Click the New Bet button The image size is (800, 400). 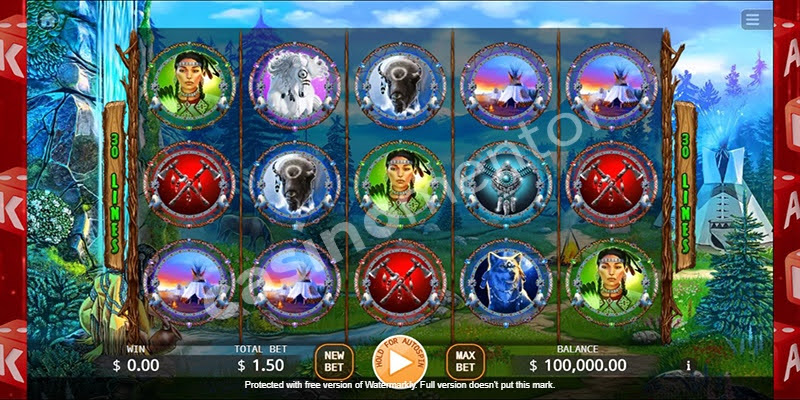coord(333,361)
